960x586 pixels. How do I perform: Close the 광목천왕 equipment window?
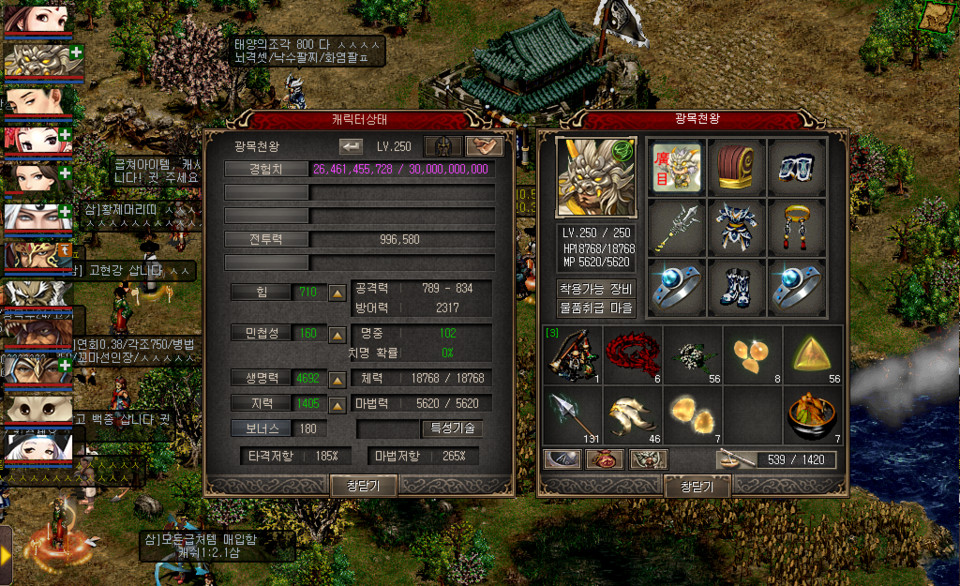click(696, 486)
